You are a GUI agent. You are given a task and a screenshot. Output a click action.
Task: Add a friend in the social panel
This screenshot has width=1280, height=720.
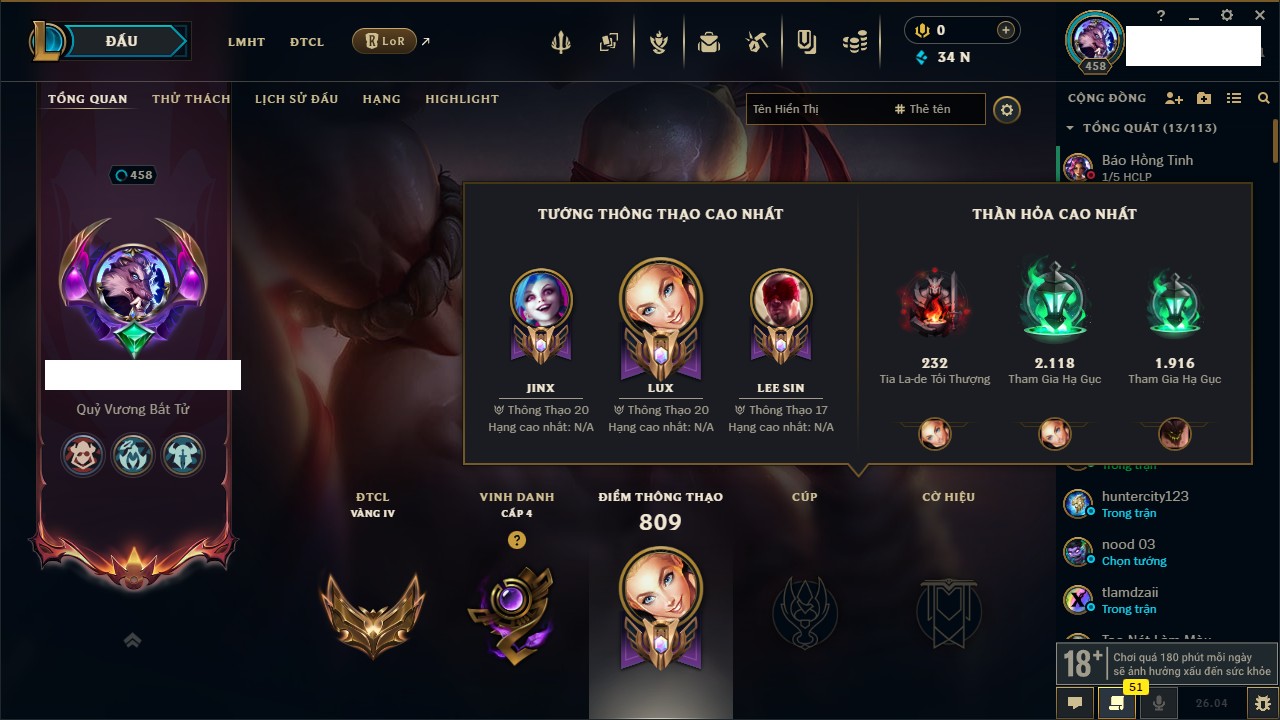1174,98
